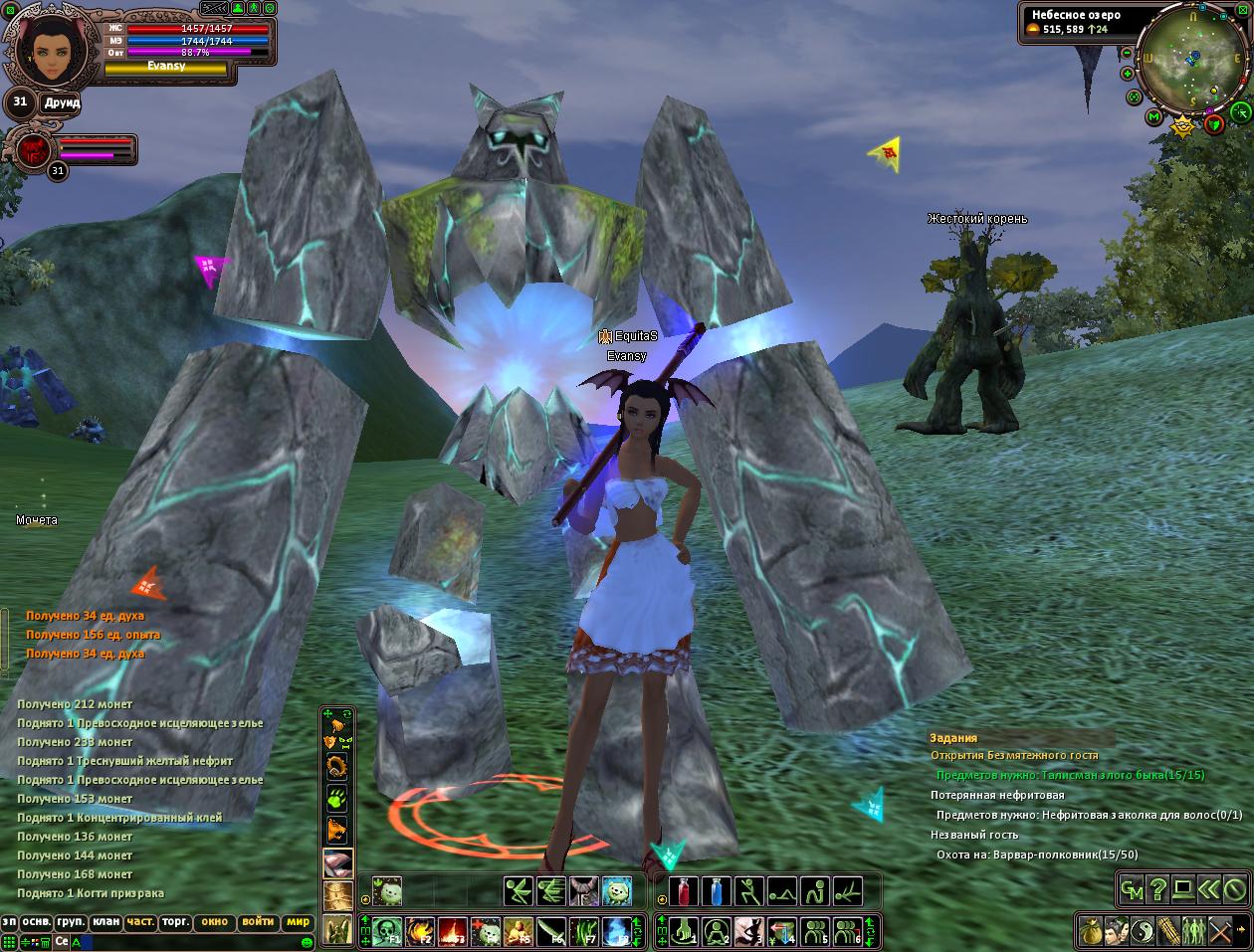Switch to the "клан" chat tab

click(105, 922)
